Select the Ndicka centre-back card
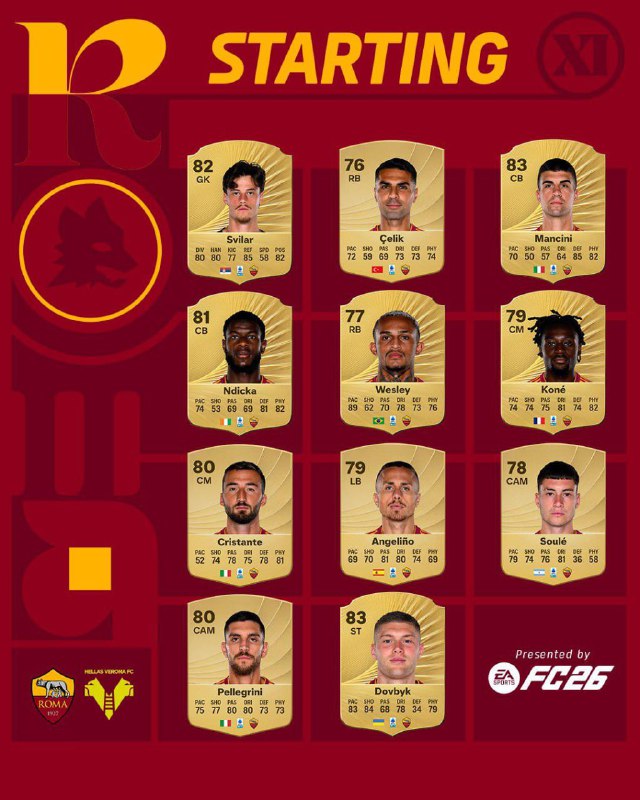Screen dimensions: 640x800 pos(242,366)
